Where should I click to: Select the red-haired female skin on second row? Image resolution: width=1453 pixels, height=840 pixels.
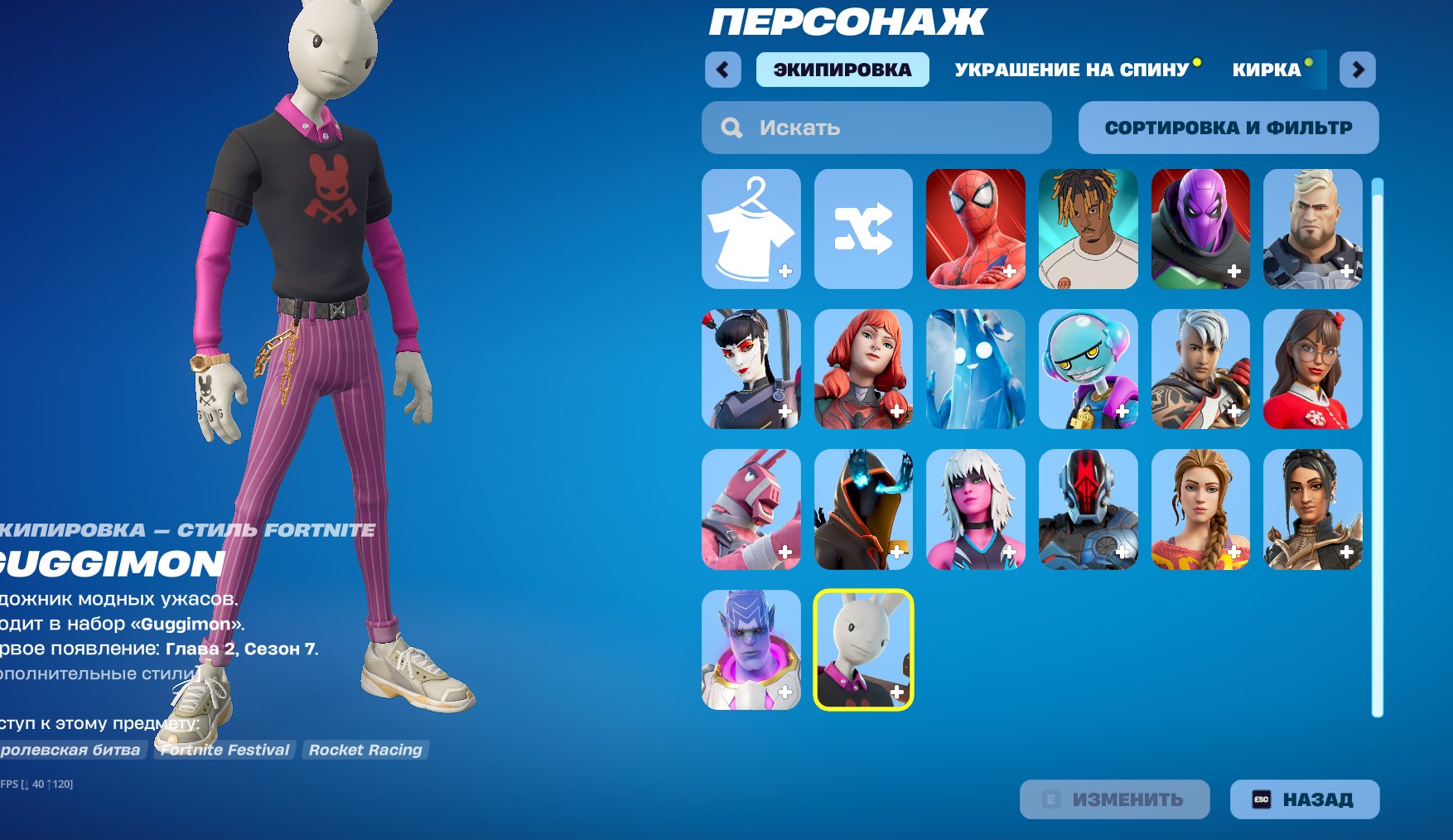(862, 369)
